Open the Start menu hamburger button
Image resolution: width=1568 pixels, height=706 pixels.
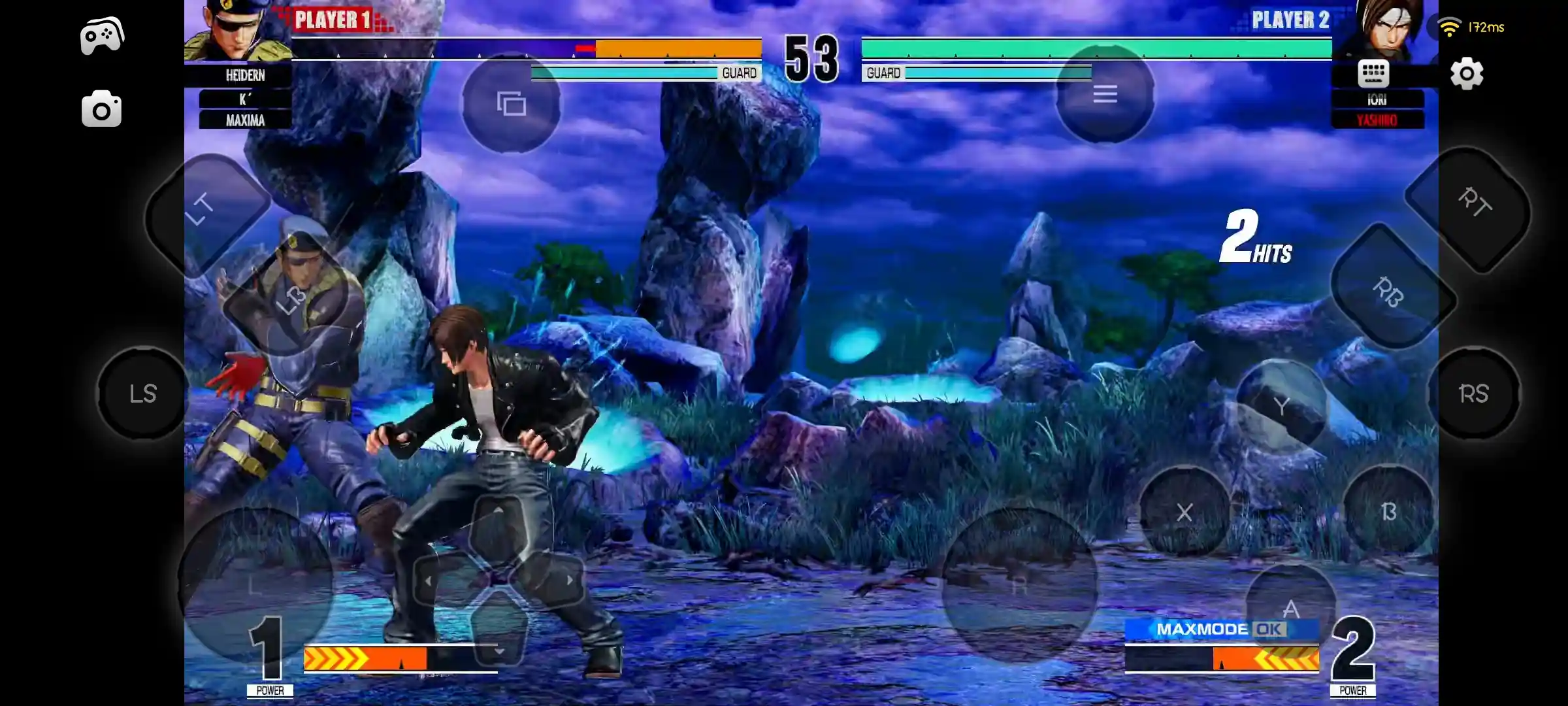[1105, 94]
